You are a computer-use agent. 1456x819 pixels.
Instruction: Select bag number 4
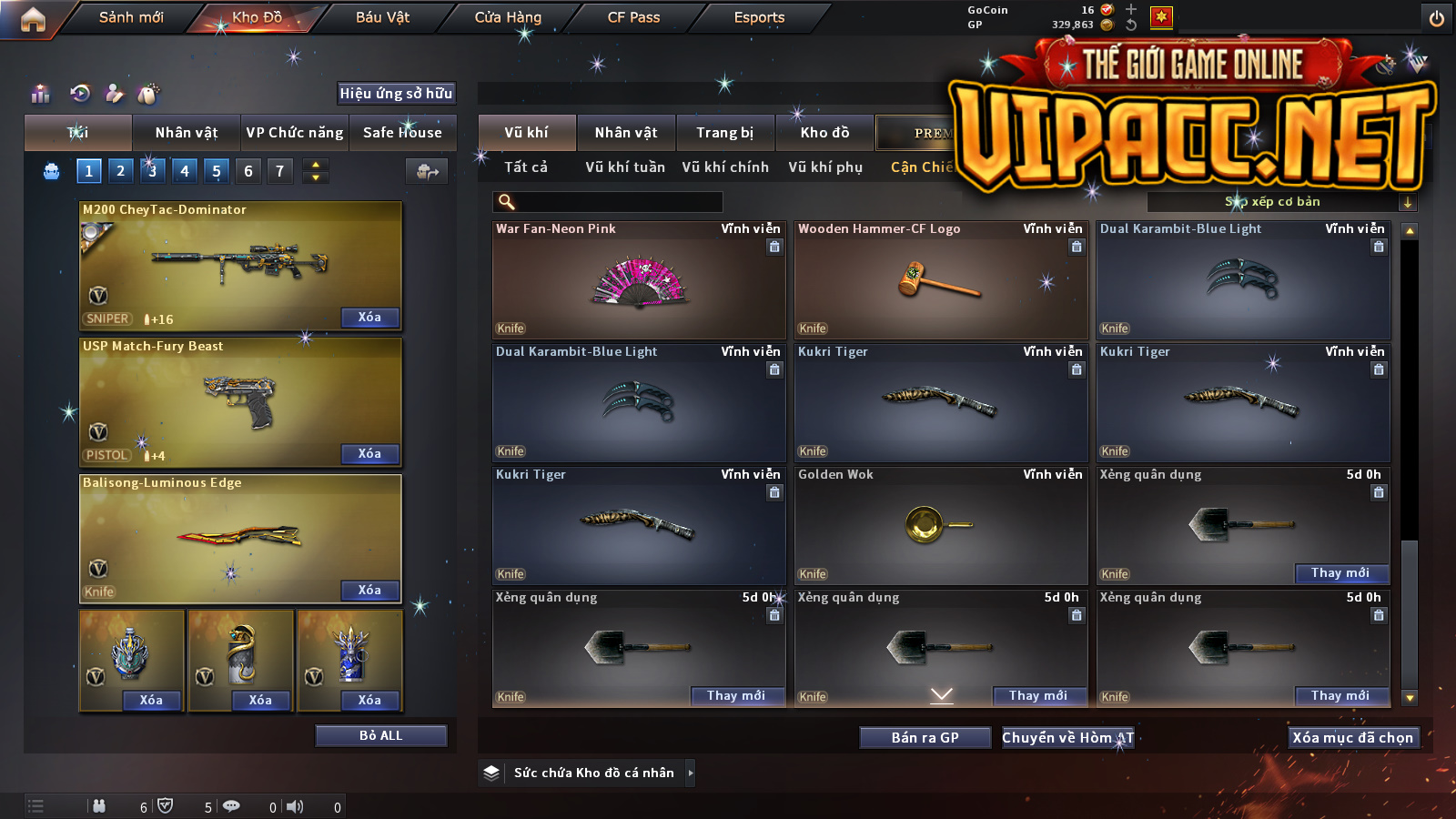coord(185,170)
